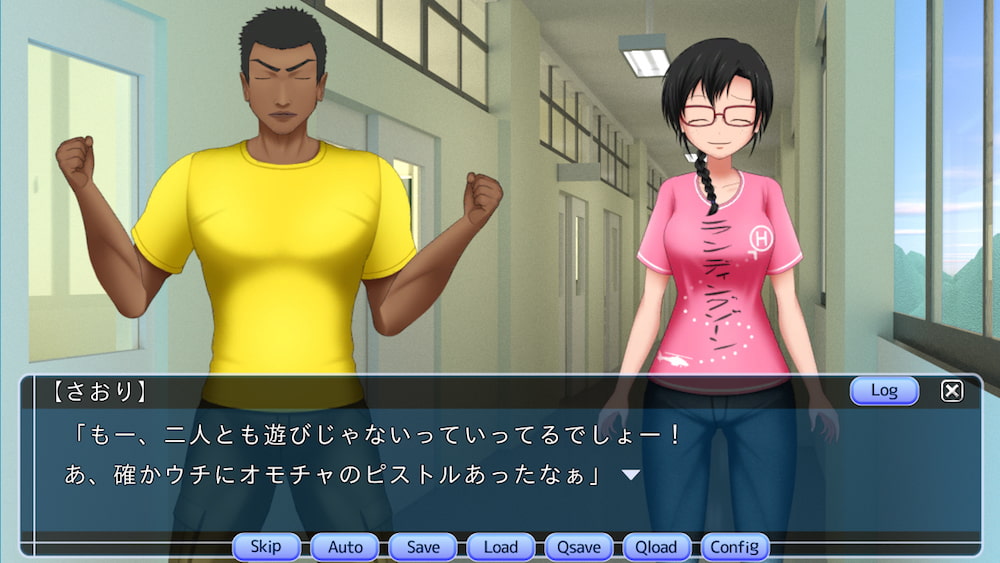Advance dialogue with the white arrow
1000x563 pixels.
(631, 474)
